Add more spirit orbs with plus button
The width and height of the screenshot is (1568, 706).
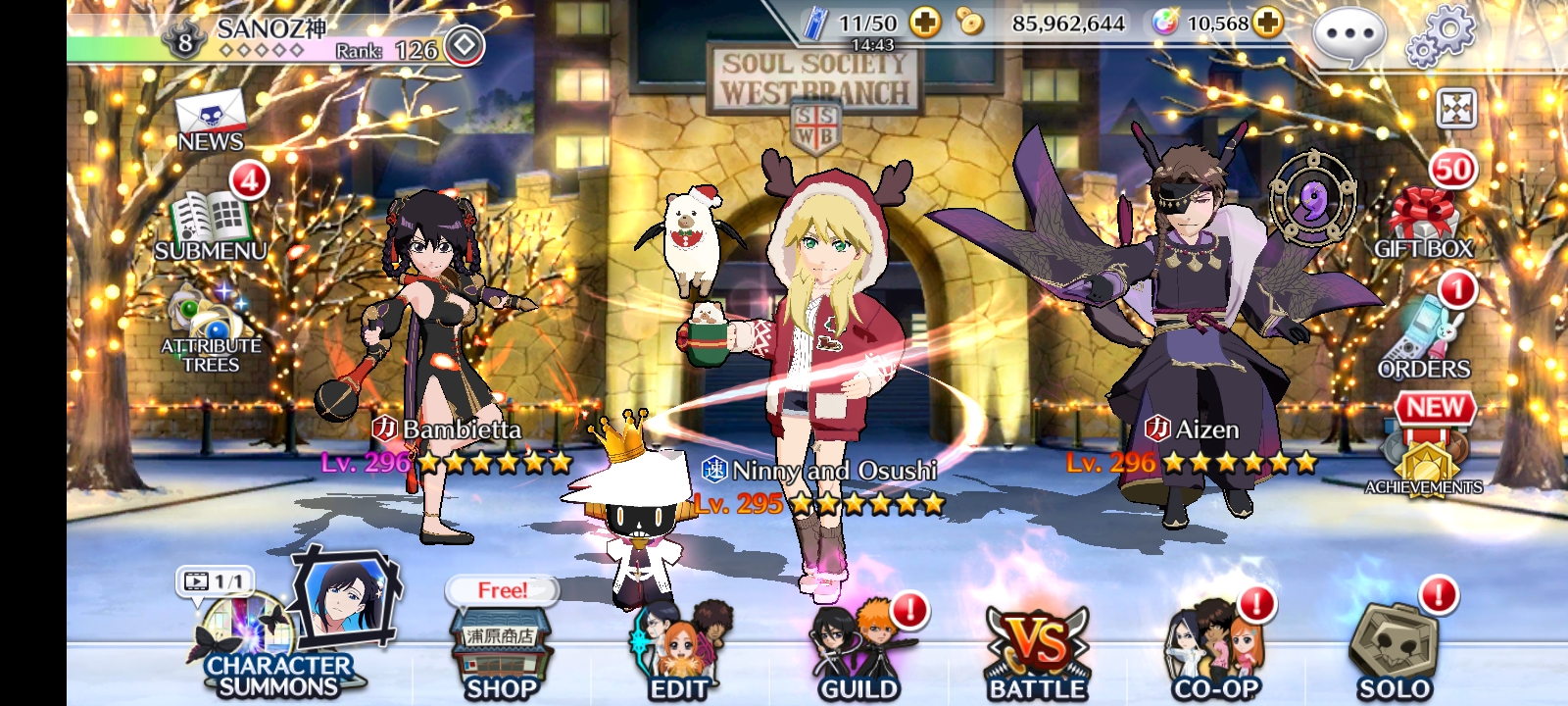pyautogui.click(x=1268, y=23)
